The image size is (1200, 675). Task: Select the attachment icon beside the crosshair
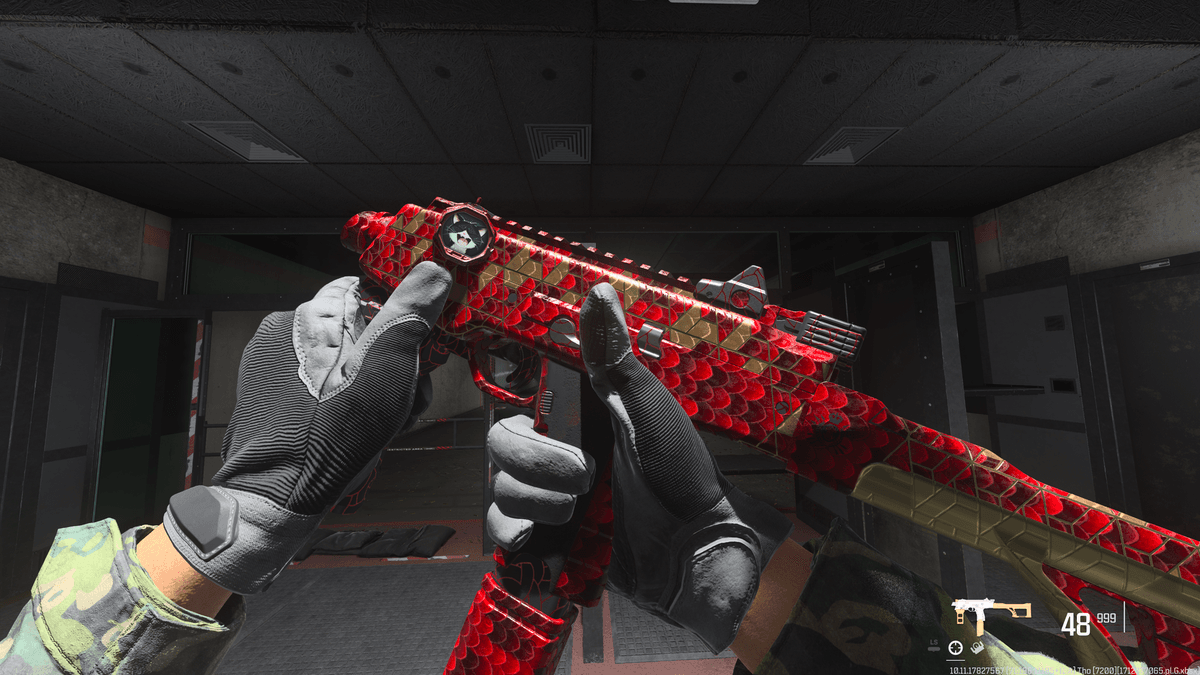coord(975,648)
